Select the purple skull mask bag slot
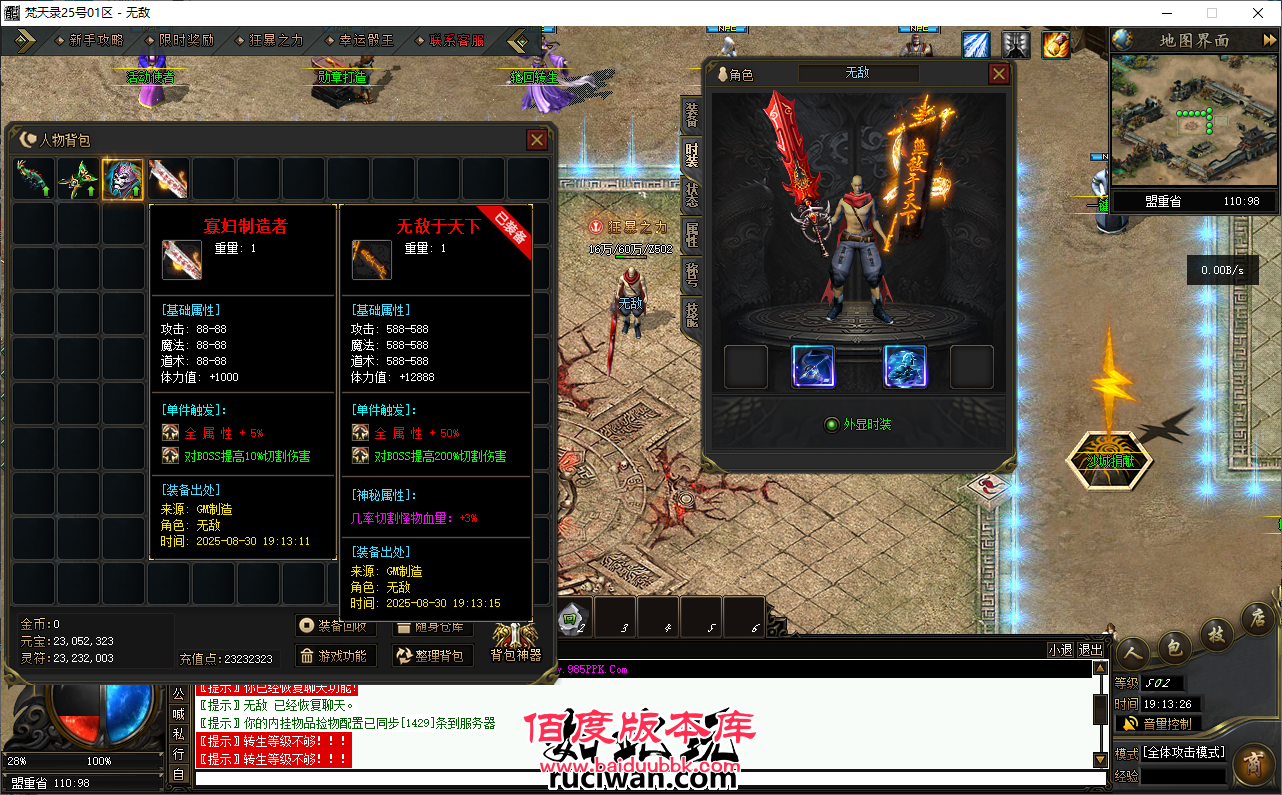The height and width of the screenshot is (795, 1282). click(x=123, y=179)
